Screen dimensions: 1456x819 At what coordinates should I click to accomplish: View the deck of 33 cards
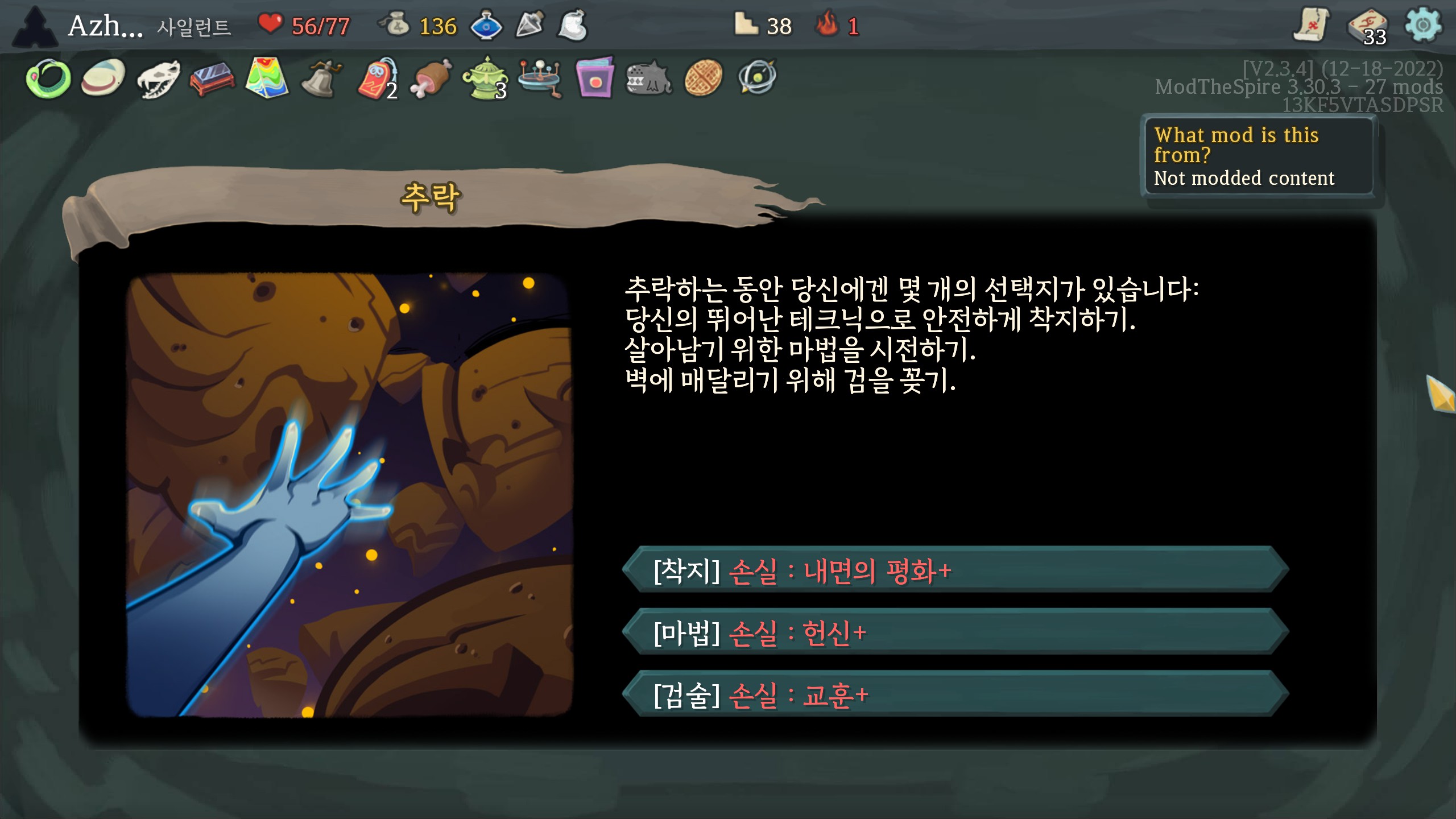click(1367, 27)
